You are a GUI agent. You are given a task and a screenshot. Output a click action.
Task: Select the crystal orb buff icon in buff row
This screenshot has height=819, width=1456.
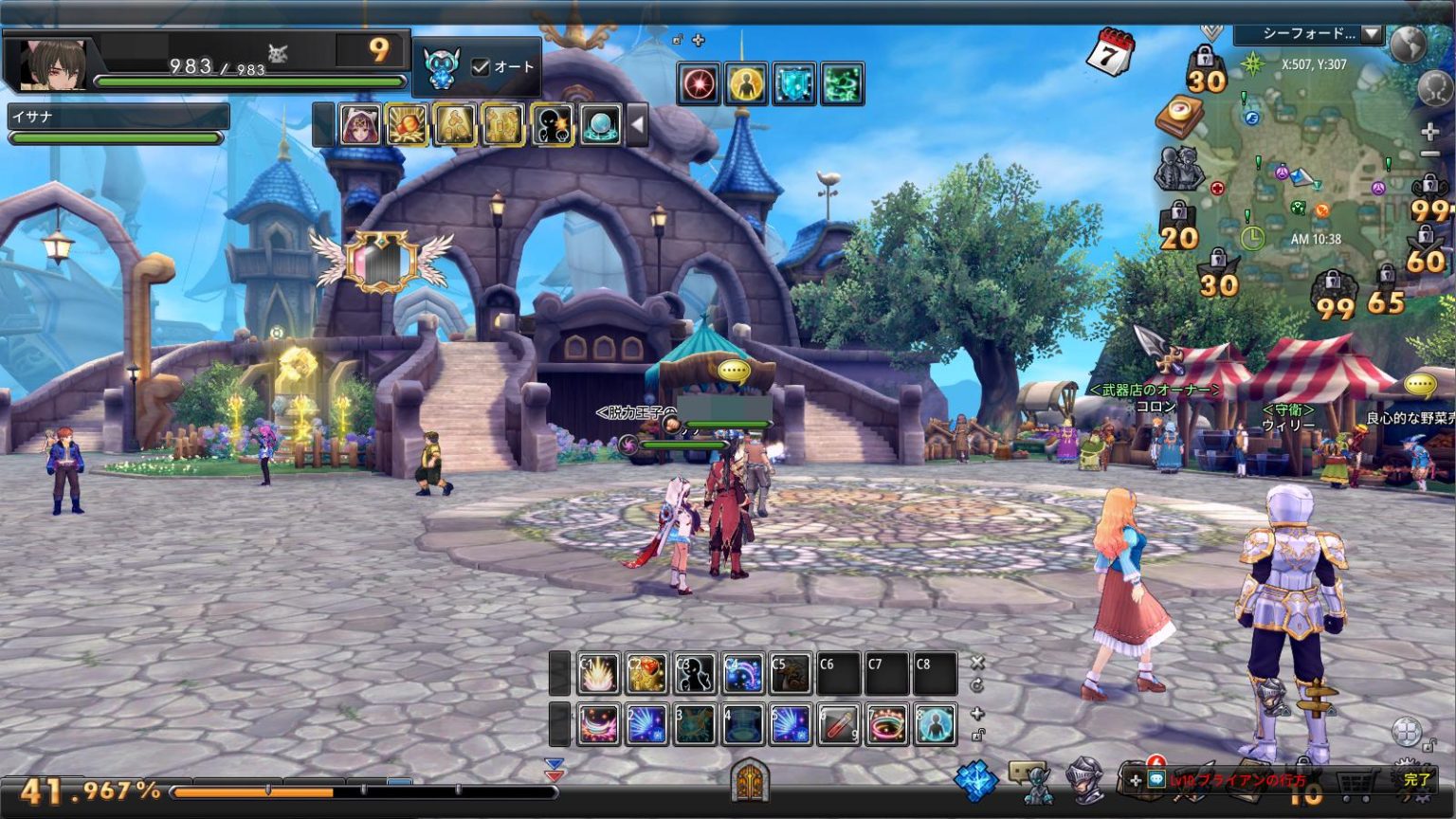coord(599,125)
